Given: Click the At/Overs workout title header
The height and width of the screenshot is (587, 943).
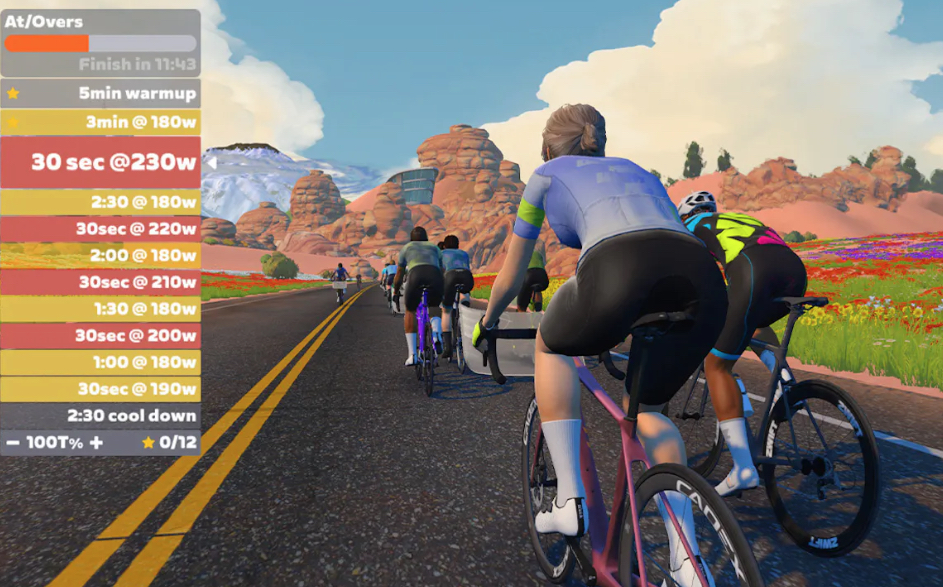Looking at the screenshot, I should pyautogui.click(x=44, y=21).
